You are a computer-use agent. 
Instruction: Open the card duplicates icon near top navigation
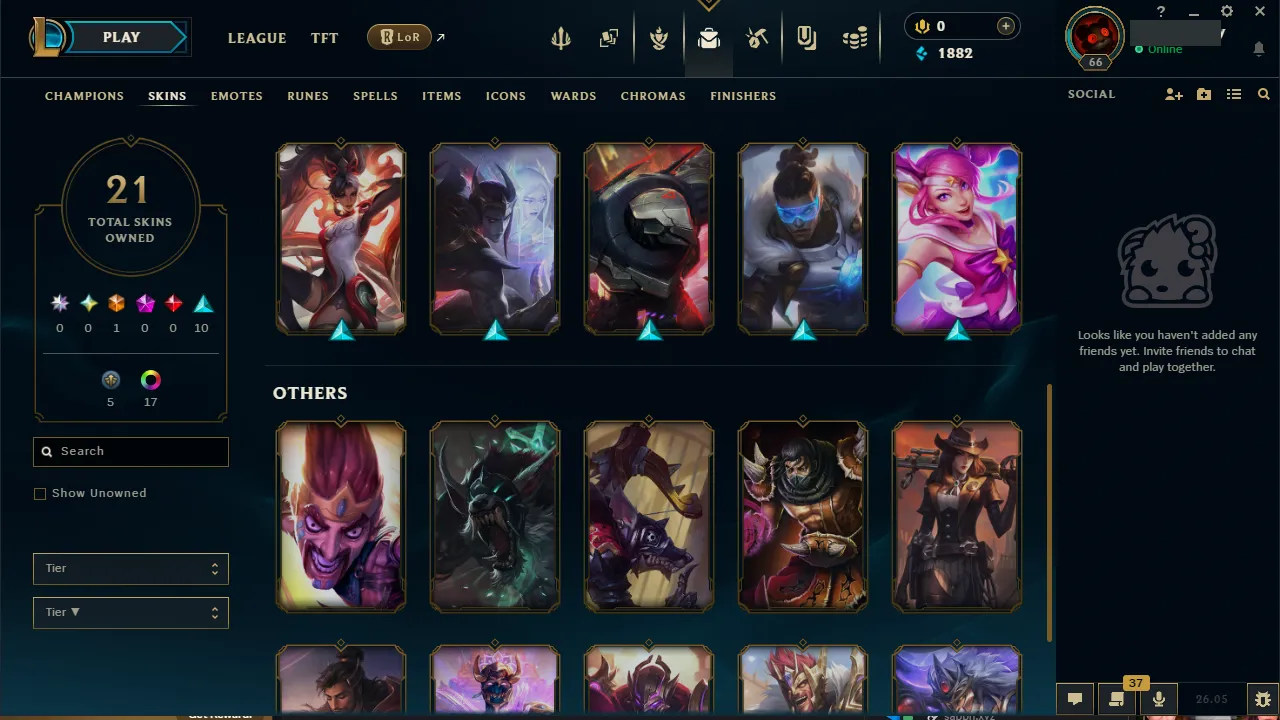point(609,37)
